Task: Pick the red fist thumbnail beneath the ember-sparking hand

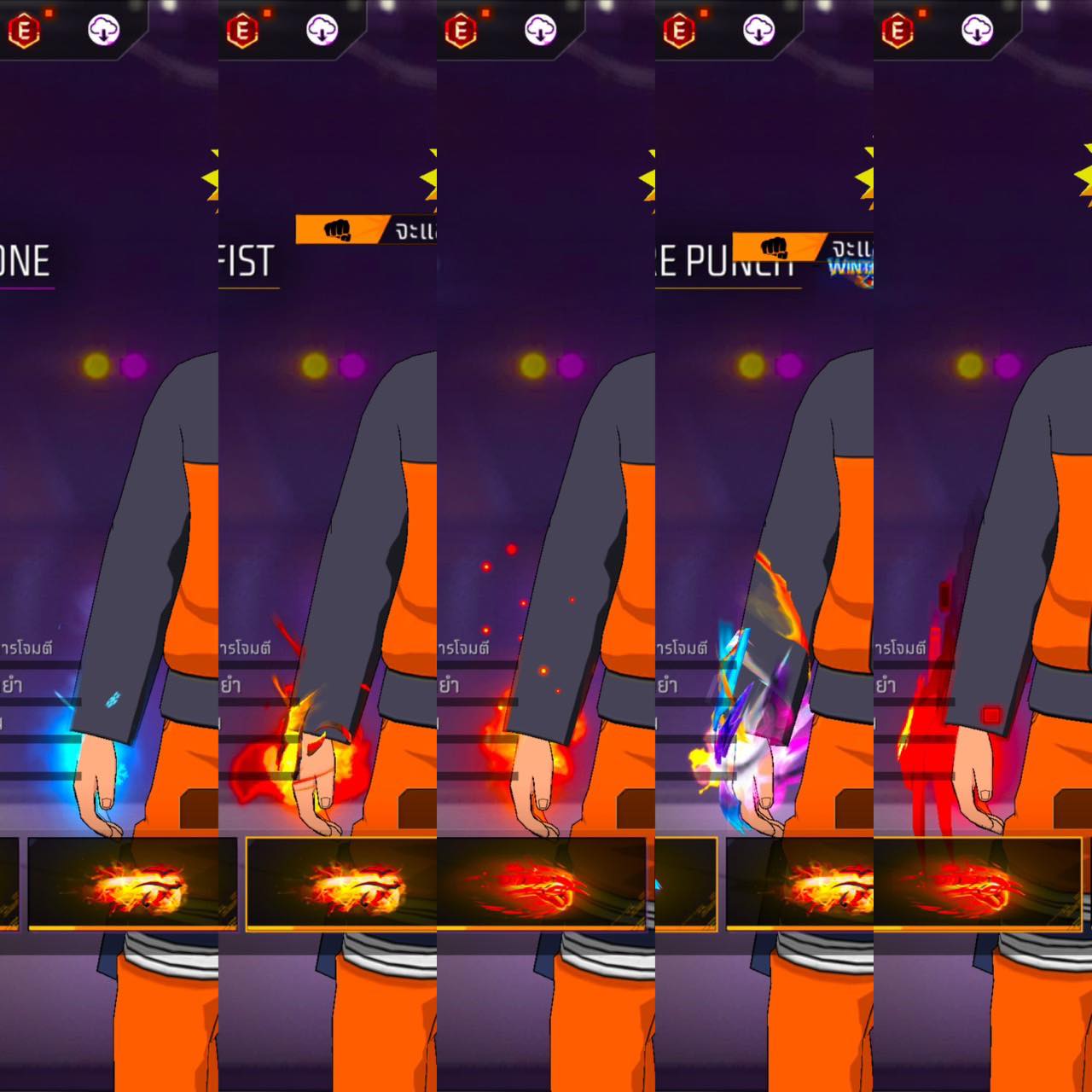Action: coord(542,884)
